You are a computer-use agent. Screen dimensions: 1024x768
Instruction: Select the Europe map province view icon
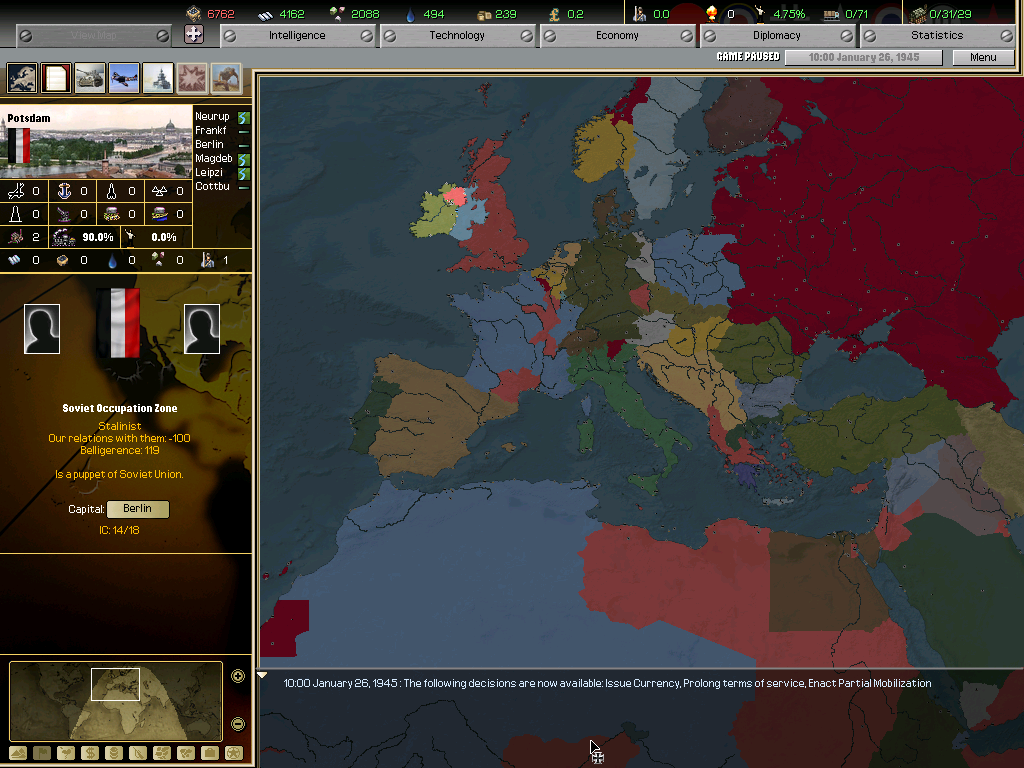(22, 78)
